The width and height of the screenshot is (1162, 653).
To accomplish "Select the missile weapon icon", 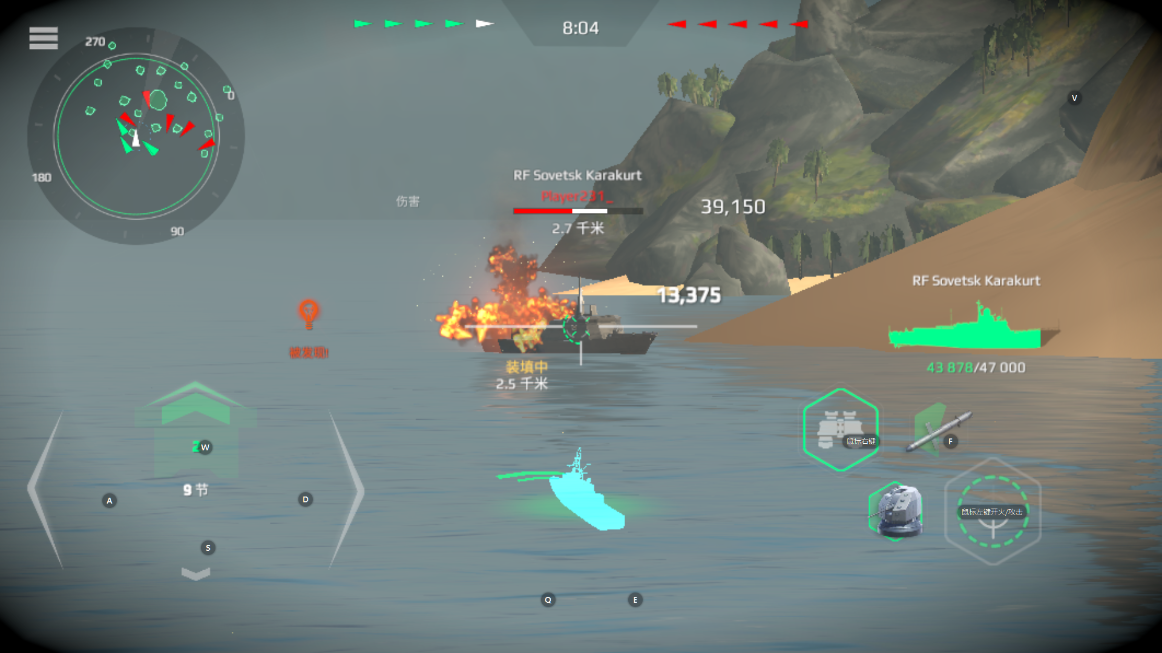I will point(938,430).
